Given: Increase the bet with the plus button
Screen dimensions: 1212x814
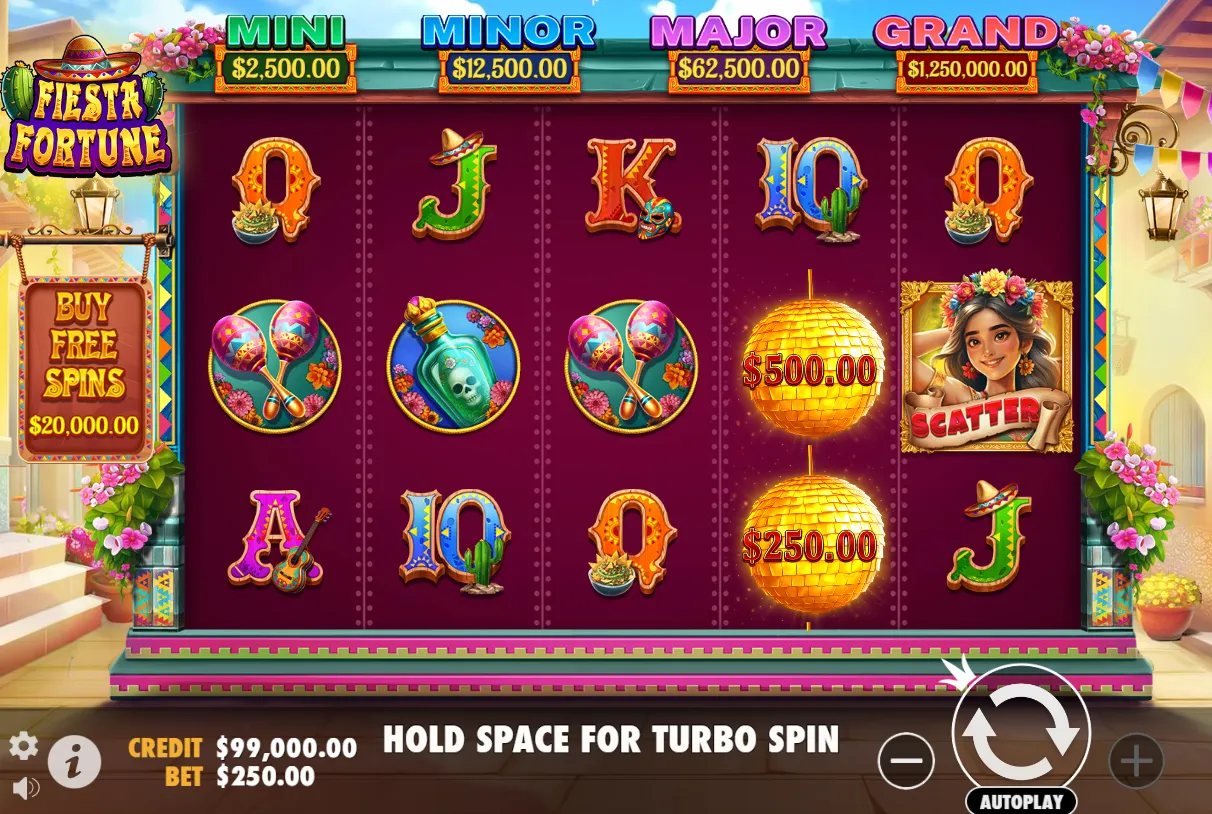Looking at the screenshot, I should pyautogui.click(x=1136, y=761).
